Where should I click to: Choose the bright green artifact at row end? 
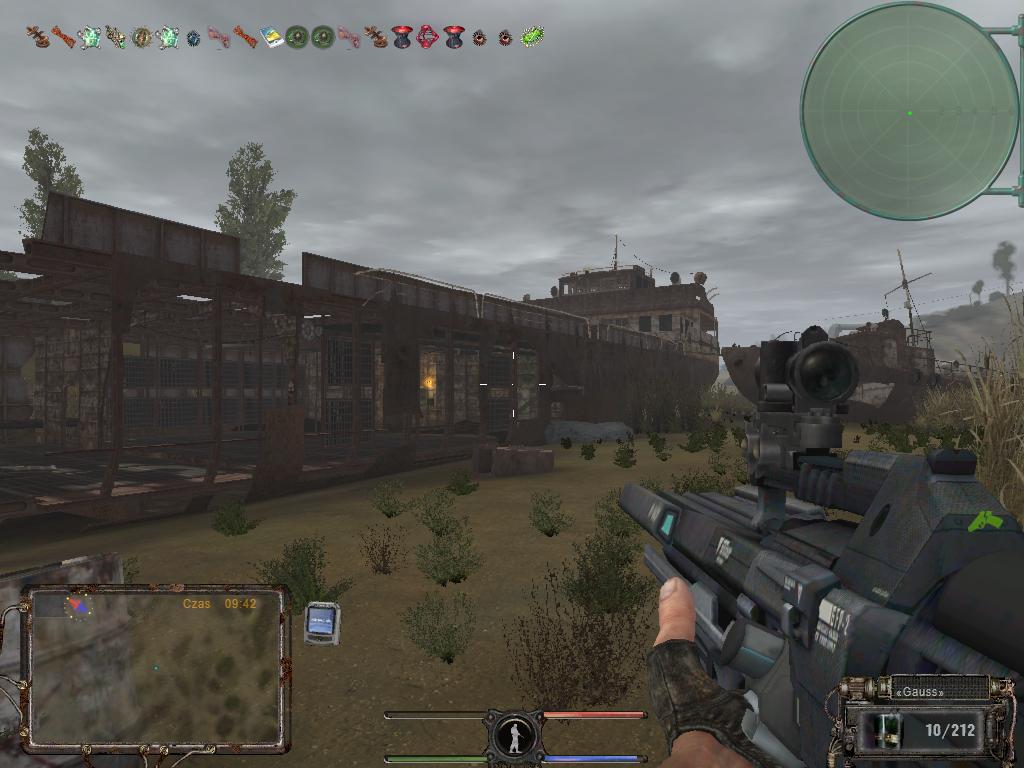(532, 37)
